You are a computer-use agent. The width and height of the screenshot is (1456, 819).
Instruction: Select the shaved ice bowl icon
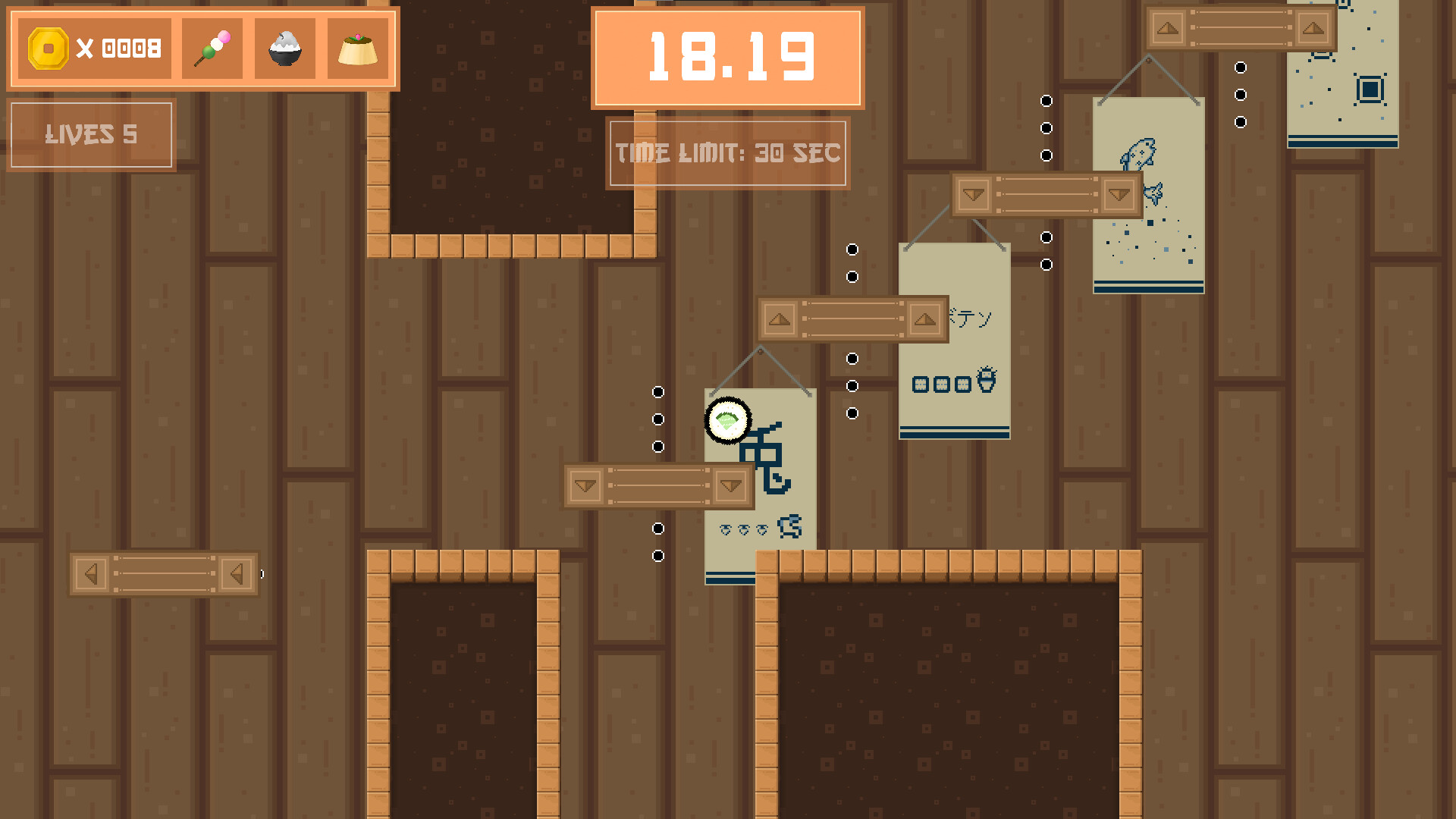click(284, 48)
